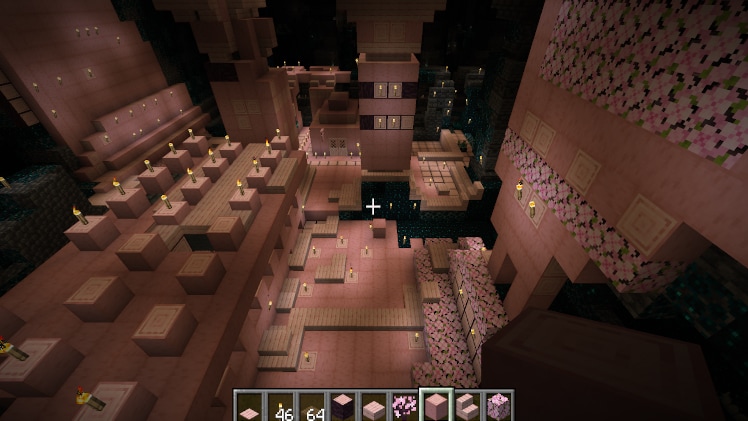Choose the hotbar stack of 64
Screen dimensions: 748x421
pos(311,406)
